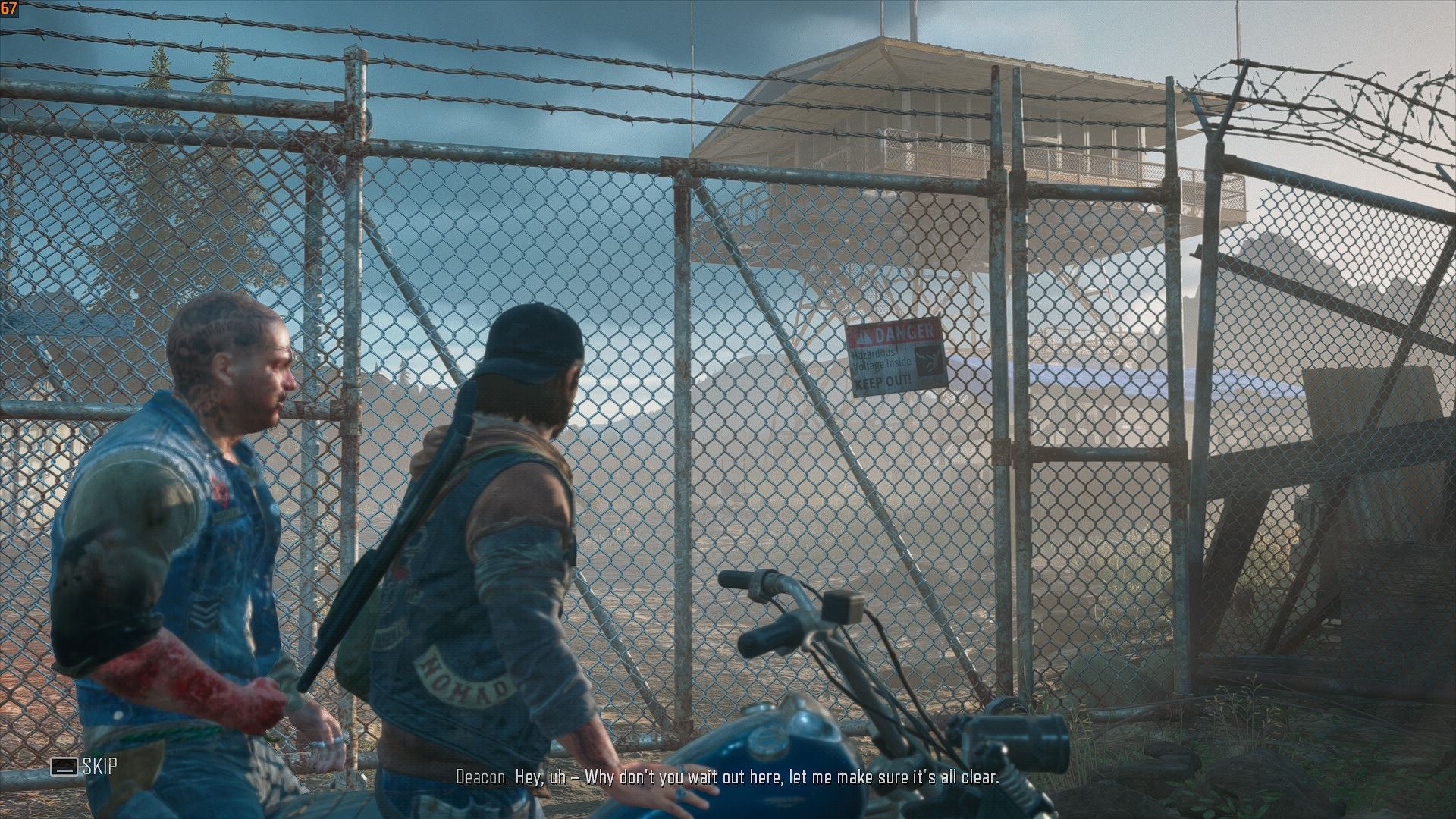This screenshot has width=1456, height=819.
Task: Click the speaker label reading Deacon
Action: click(482, 777)
